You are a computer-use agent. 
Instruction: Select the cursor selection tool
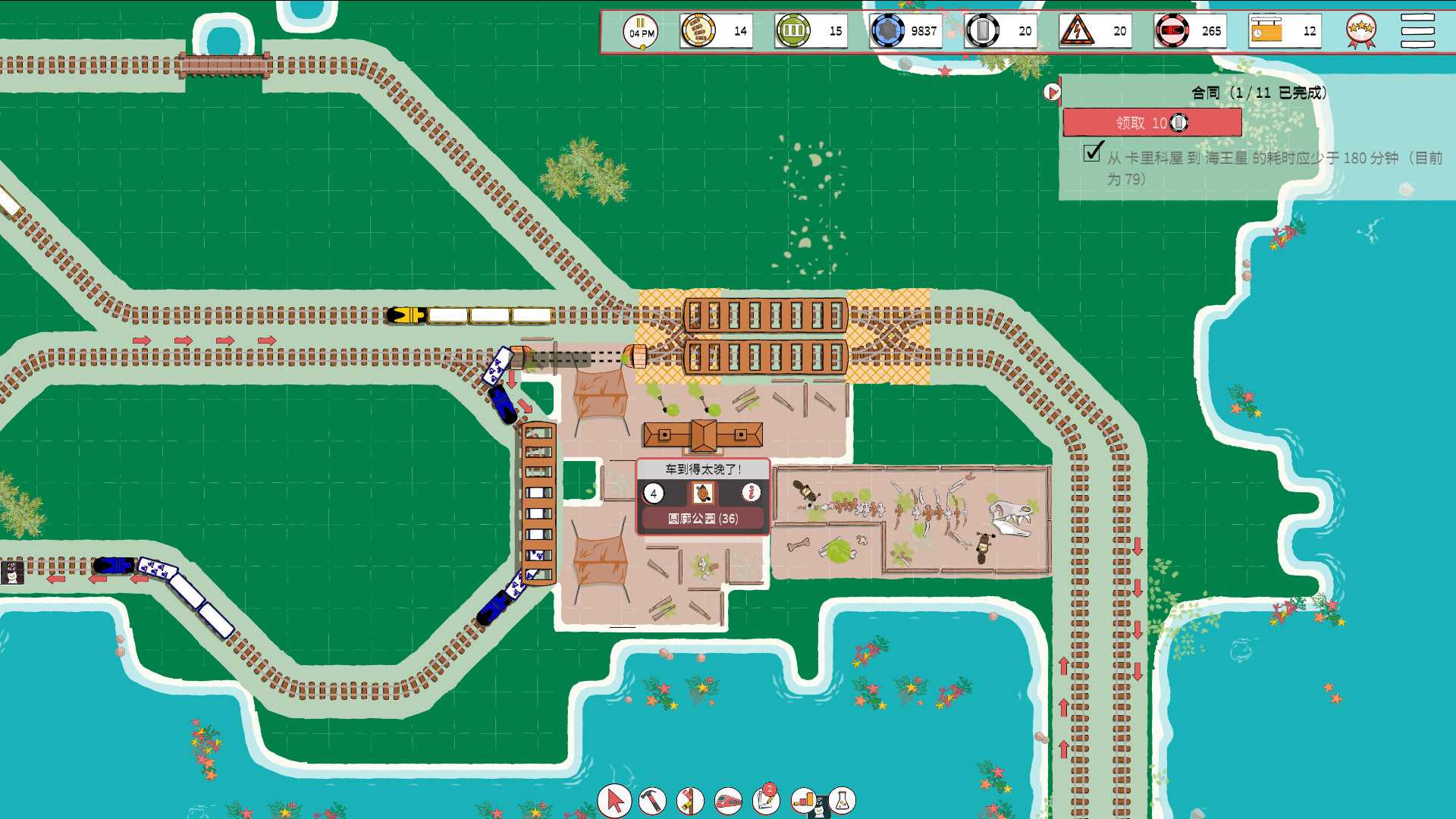tap(614, 801)
